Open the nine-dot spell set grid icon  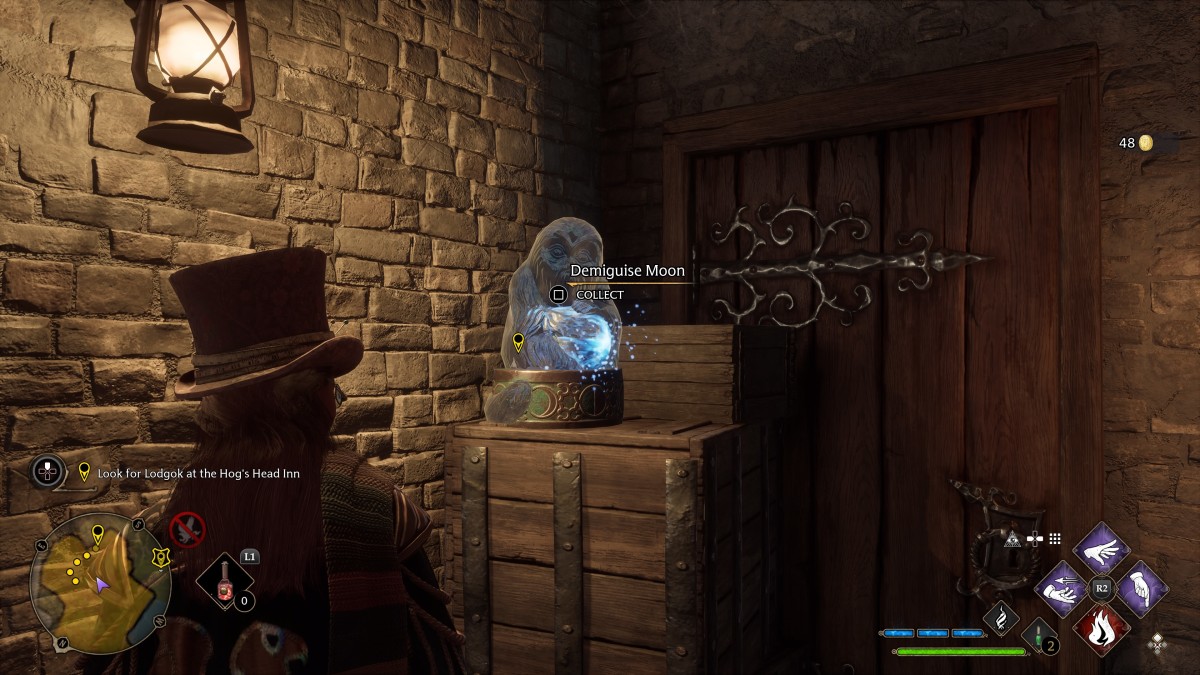tap(1054, 538)
